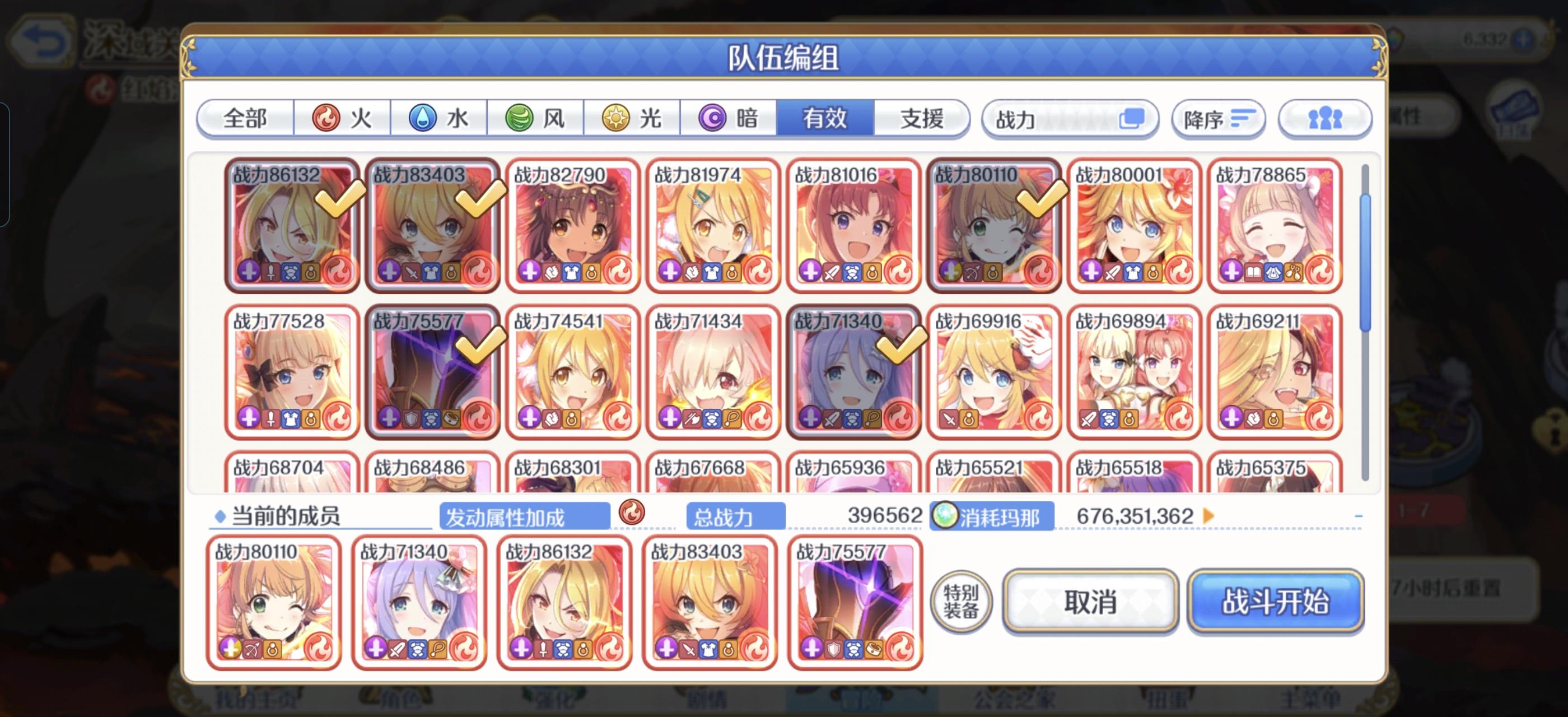
Task: Open the 降序 sort order control
Action: 1218,119
